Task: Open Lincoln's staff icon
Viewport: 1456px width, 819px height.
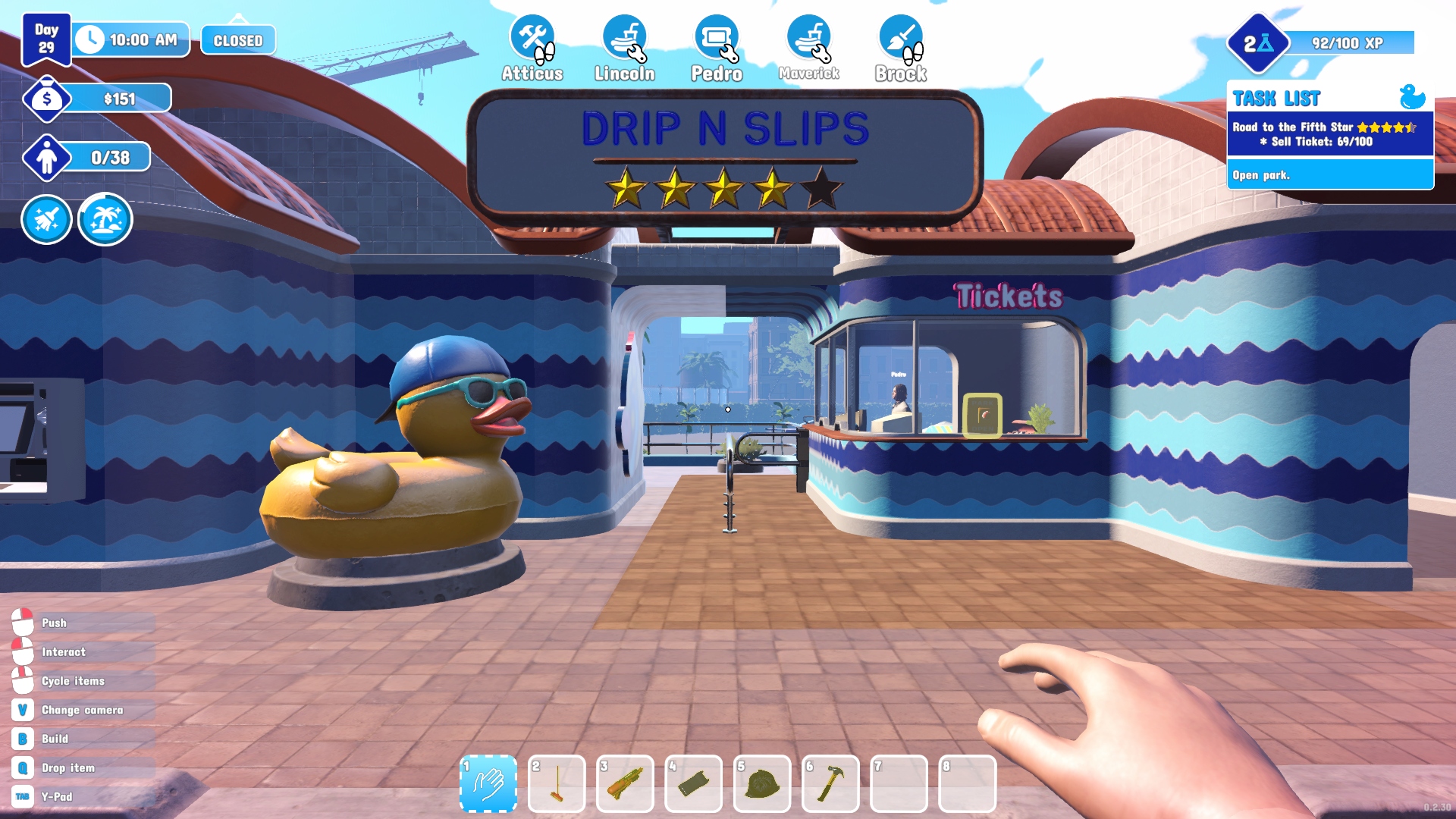Action: coord(625,39)
